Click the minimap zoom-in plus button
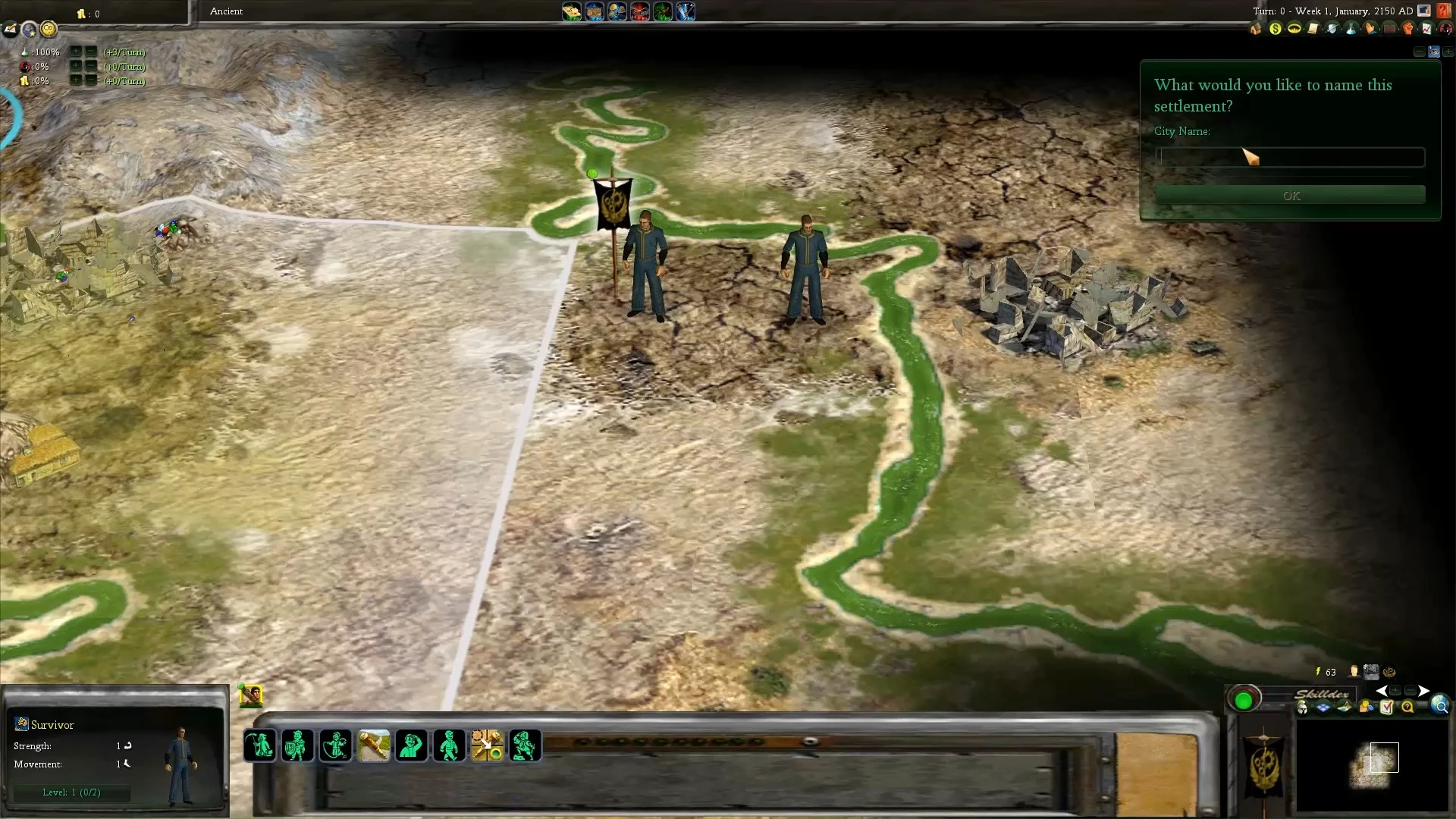The height and width of the screenshot is (819, 1456). 1395,692
